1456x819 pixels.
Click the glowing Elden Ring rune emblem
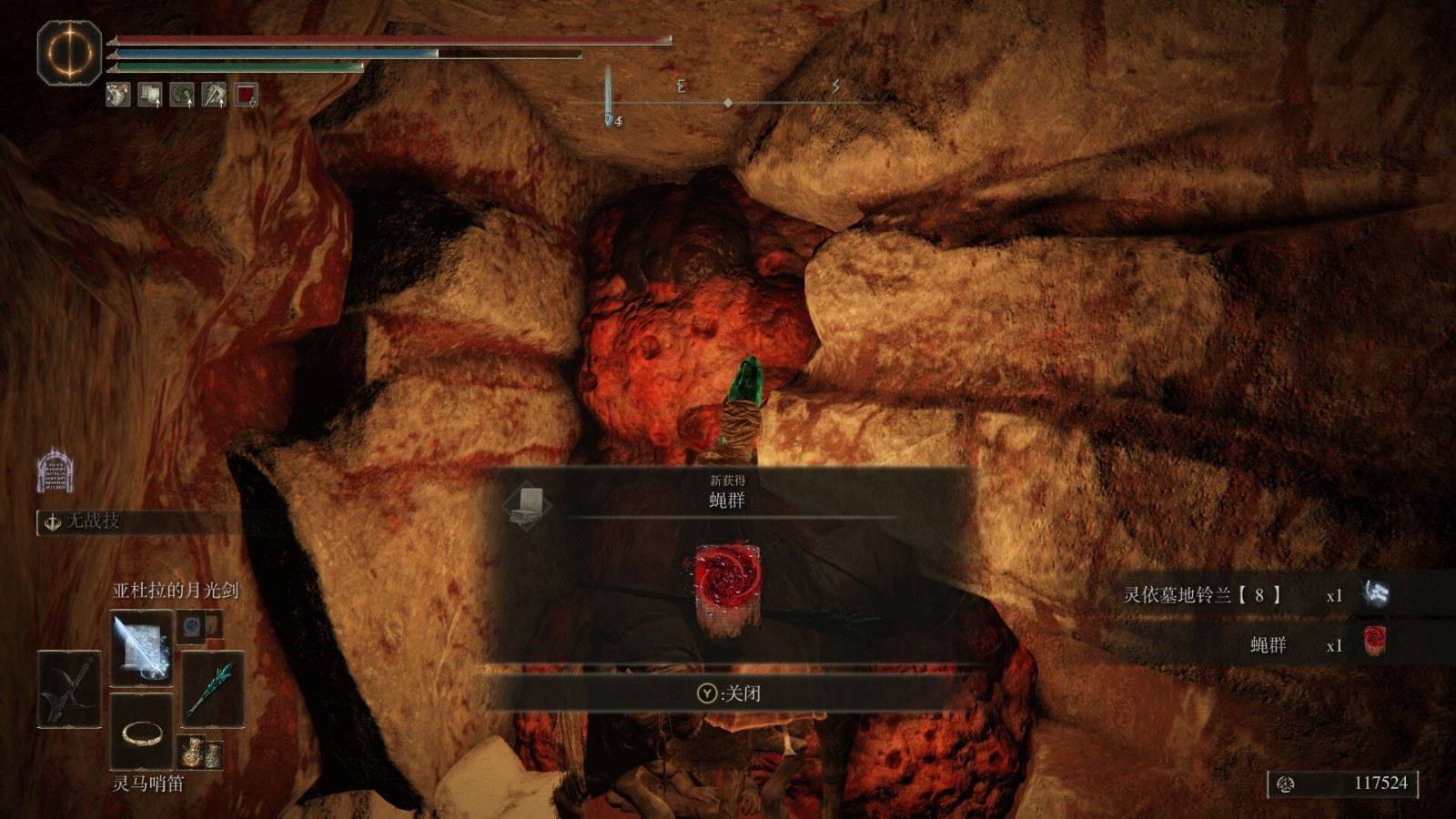(x=69, y=53)
